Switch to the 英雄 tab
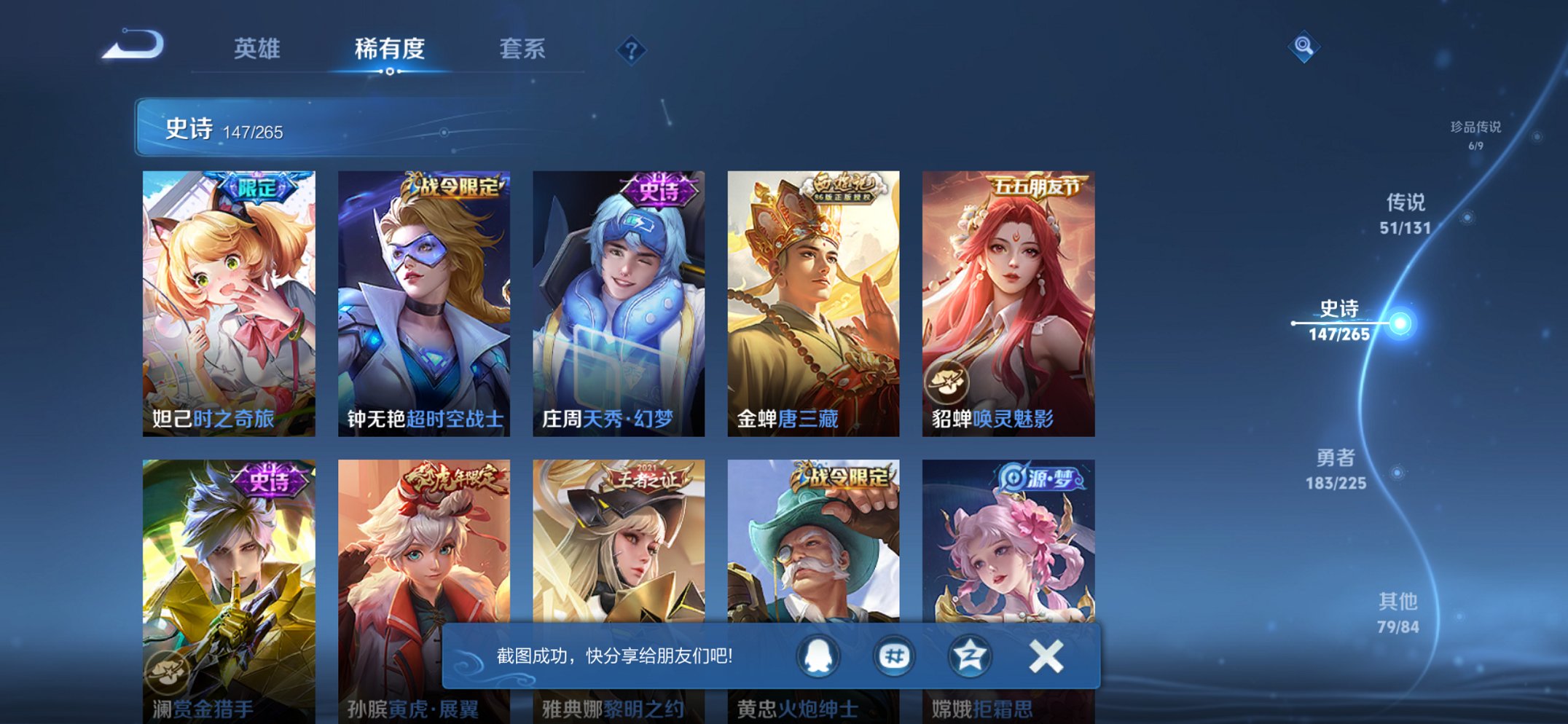The width and height of the screenshot is (1568, 724). [x=256, y=49]
